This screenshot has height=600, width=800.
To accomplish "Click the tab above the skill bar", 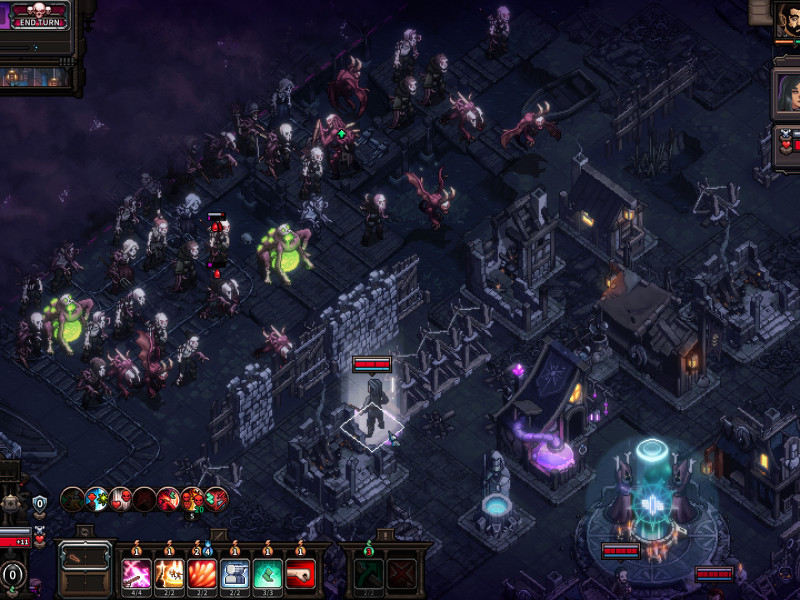I will pos(221,535).
